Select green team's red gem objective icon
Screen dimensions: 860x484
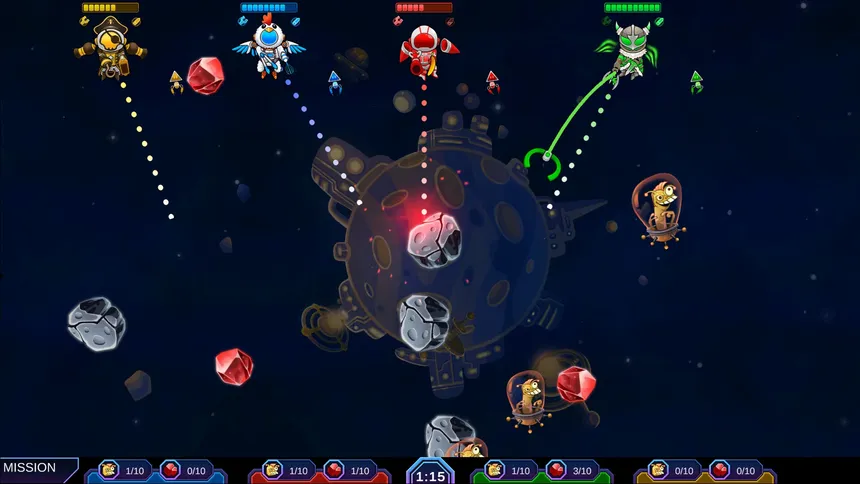pos(556,470)
